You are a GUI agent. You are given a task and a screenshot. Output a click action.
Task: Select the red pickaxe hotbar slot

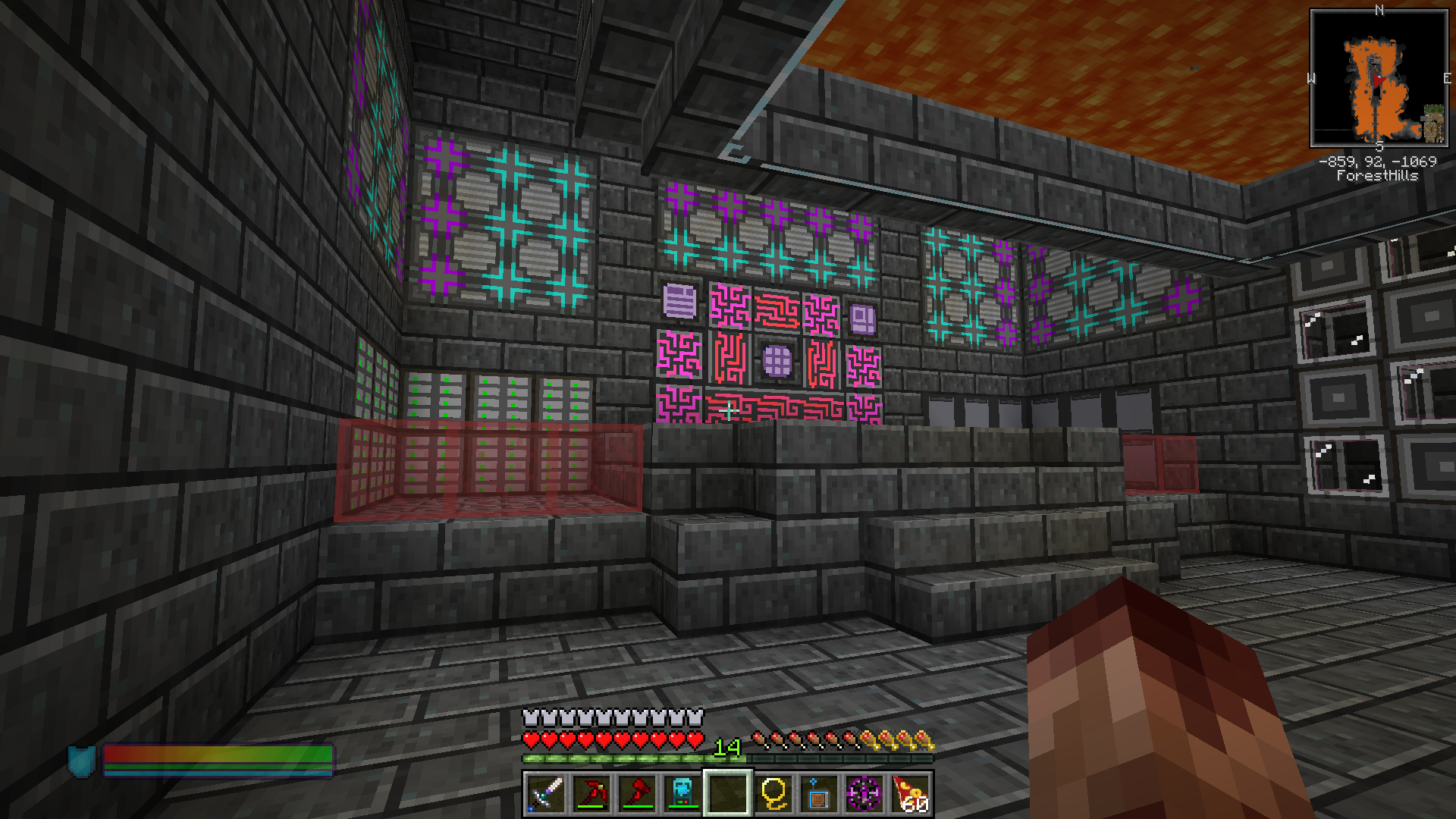pyautogui.click(x=591, y=793)
